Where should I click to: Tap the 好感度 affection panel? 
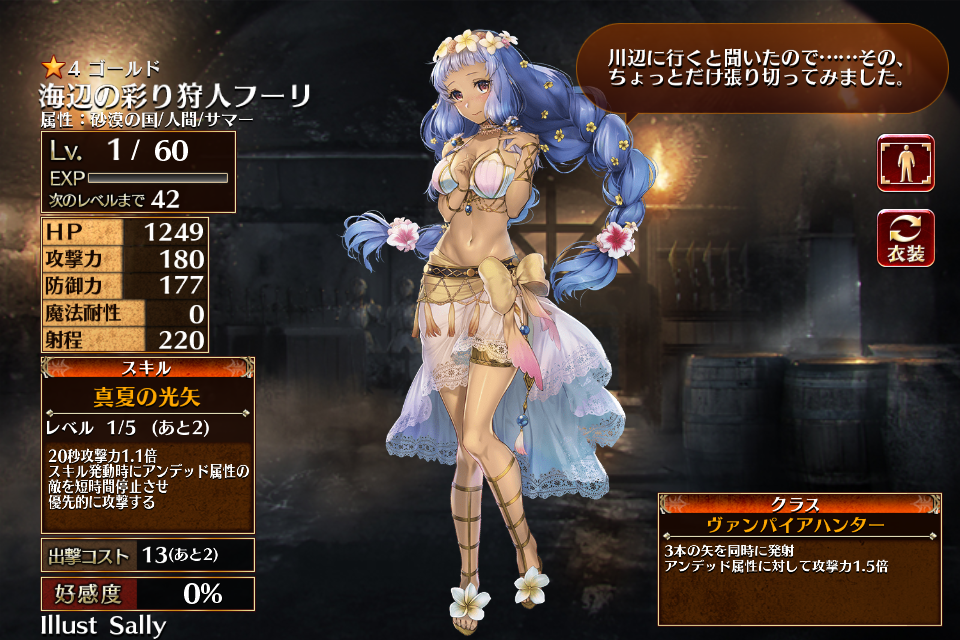point(147,593)
